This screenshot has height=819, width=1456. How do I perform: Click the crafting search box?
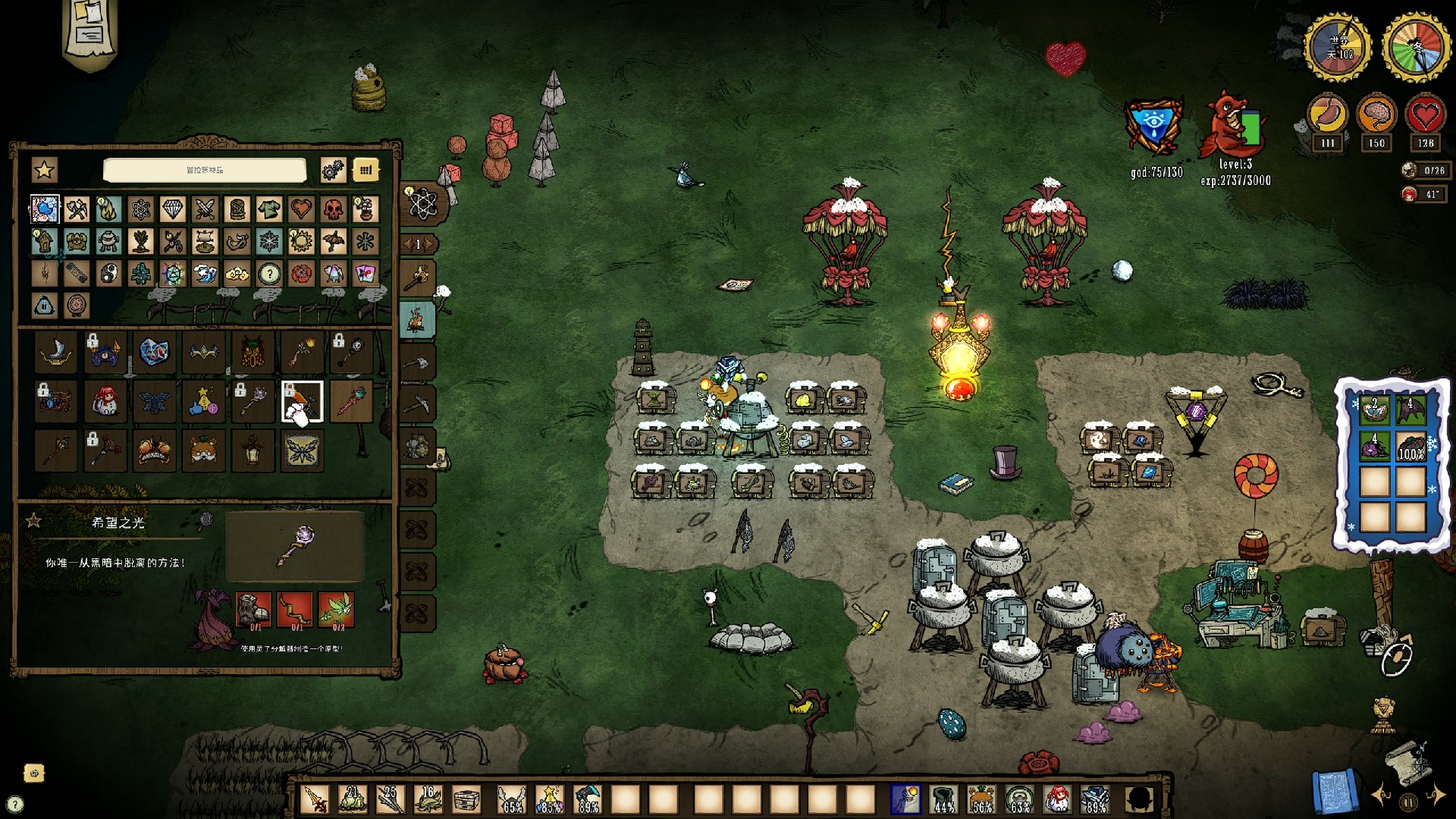pyautogui.click(x=205, y=170)
